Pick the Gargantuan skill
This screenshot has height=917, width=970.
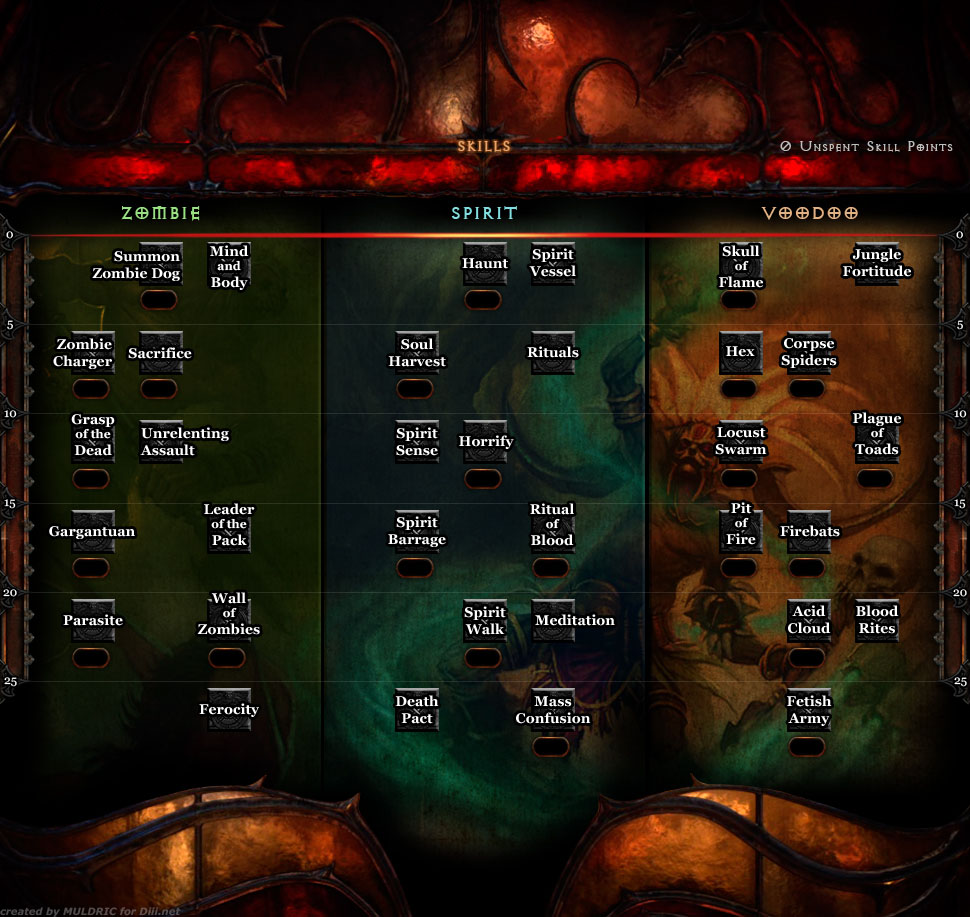91,531
